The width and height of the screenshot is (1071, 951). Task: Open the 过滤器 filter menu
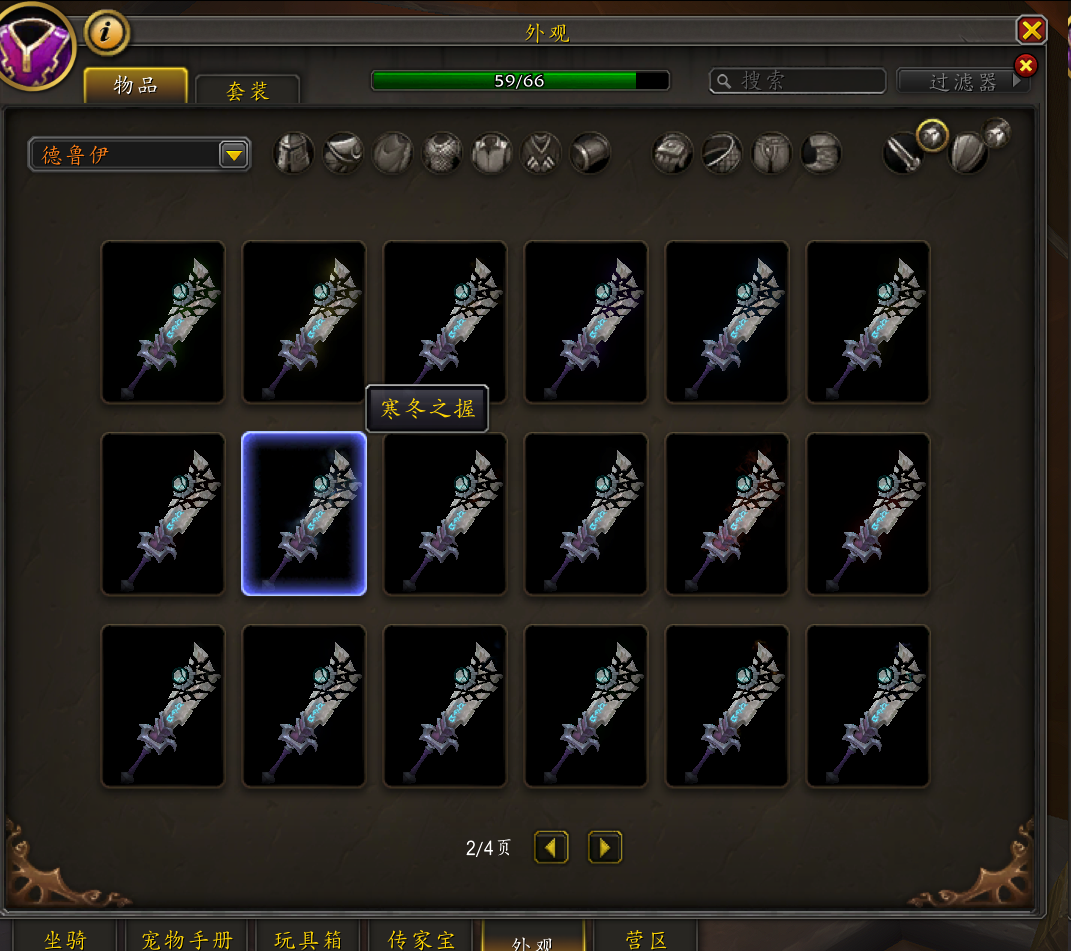click(963, 81)
